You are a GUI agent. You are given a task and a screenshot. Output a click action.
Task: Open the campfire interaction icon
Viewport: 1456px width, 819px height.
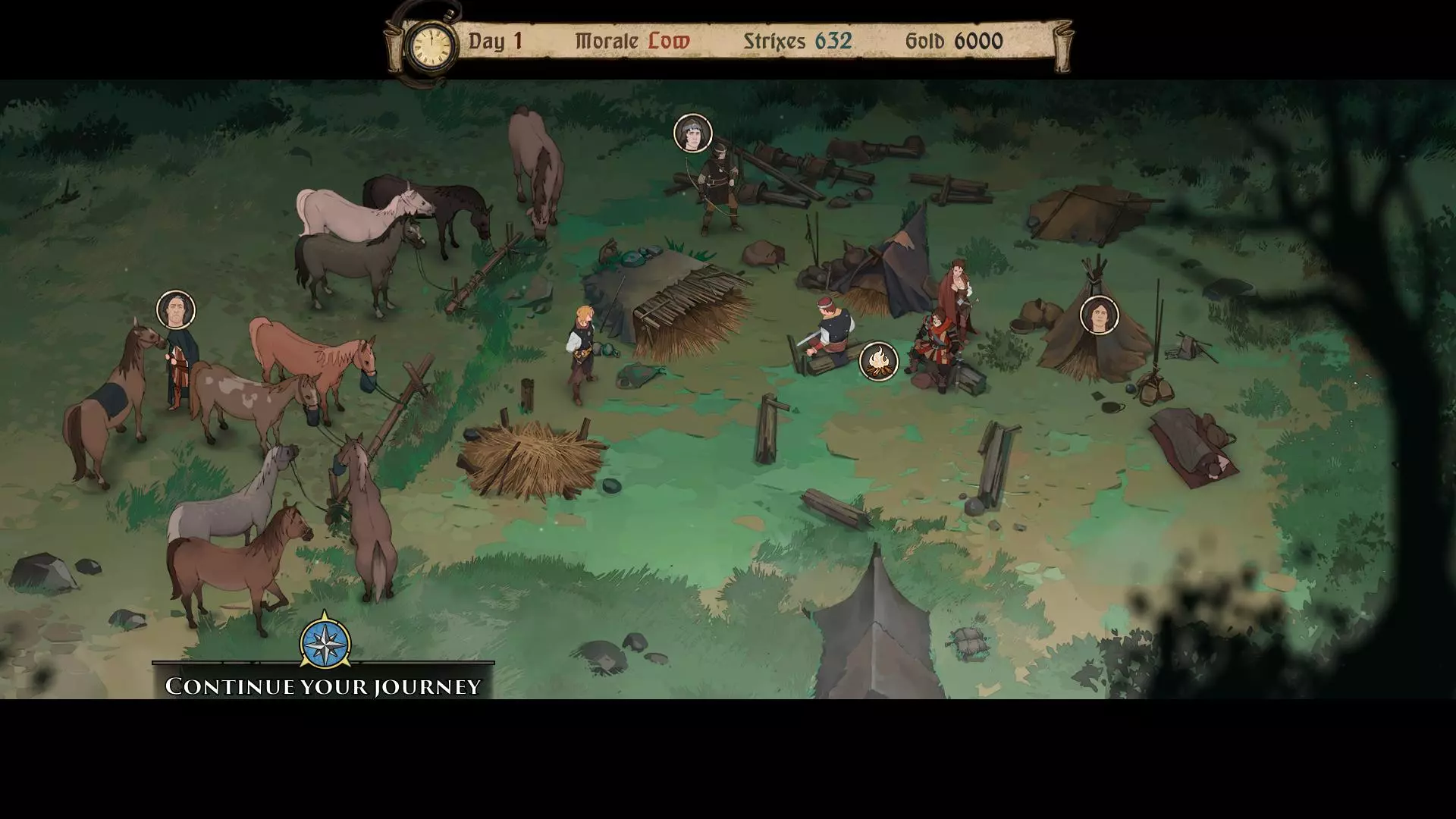[x=879, y=361]
